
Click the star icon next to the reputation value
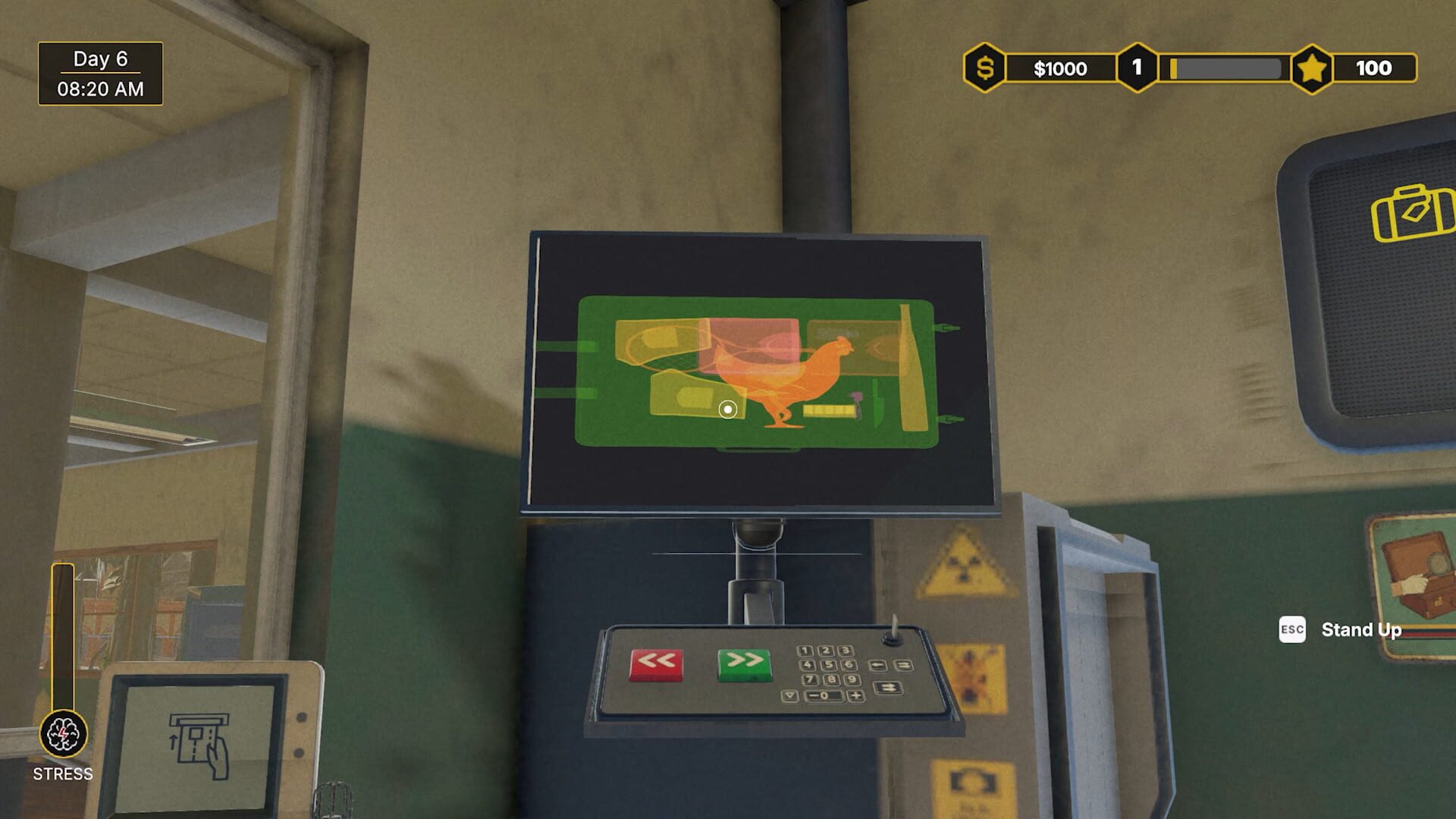[x=1313, y=68]
